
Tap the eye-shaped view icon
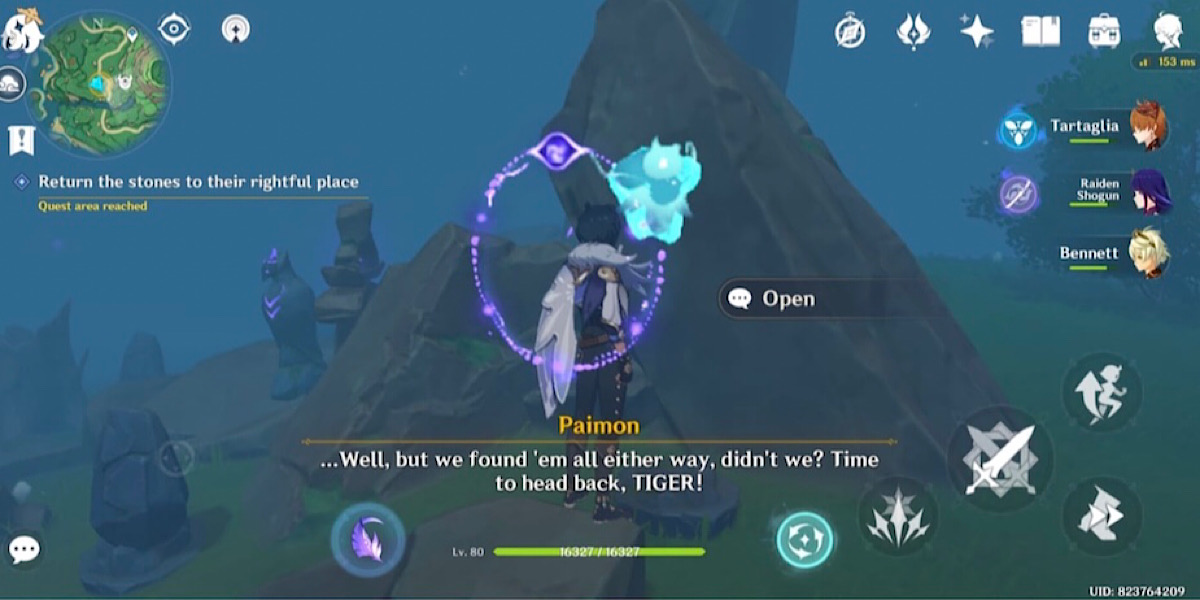tap(174, 29)
